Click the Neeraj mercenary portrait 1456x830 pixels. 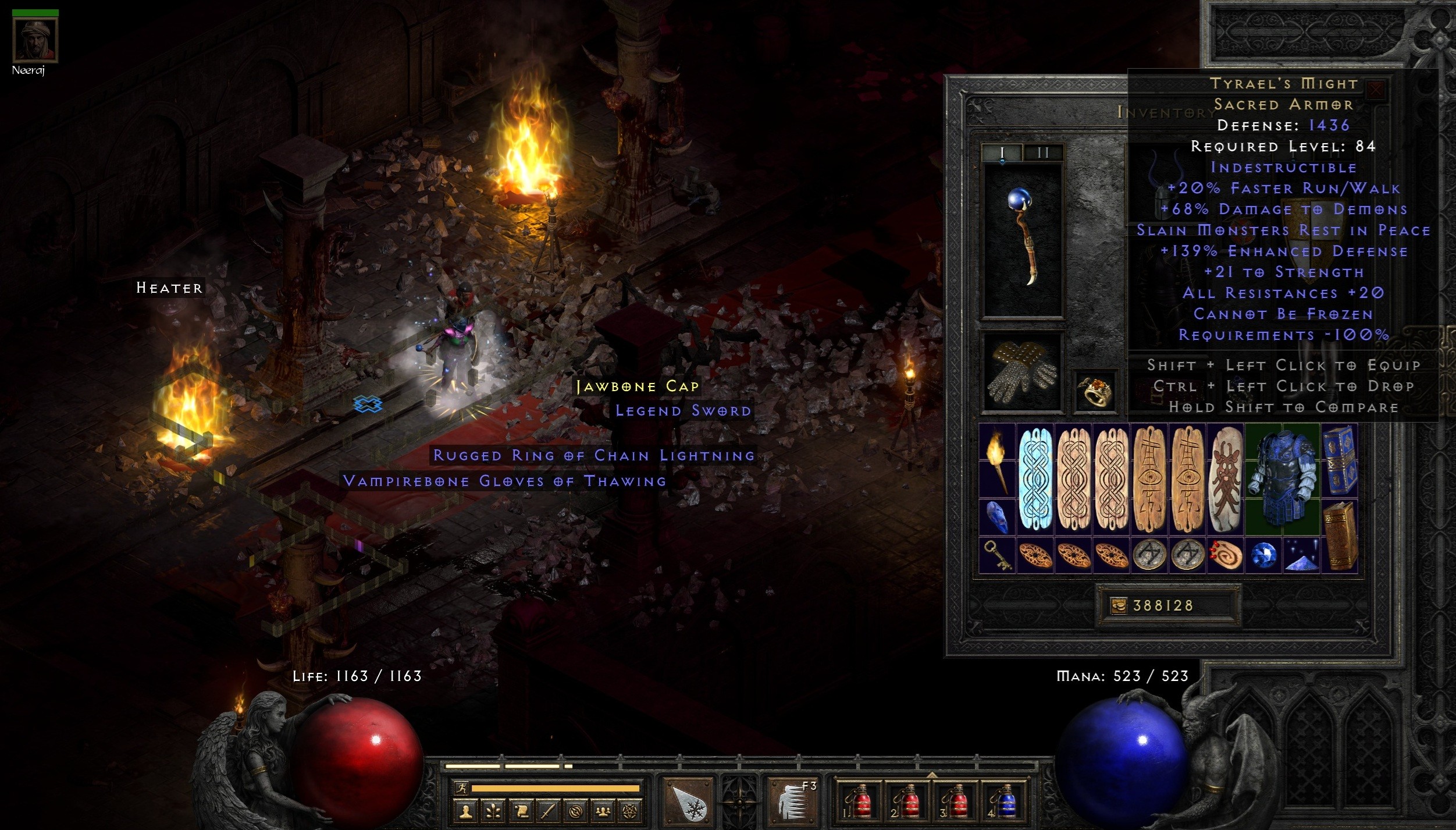point(35,40)
